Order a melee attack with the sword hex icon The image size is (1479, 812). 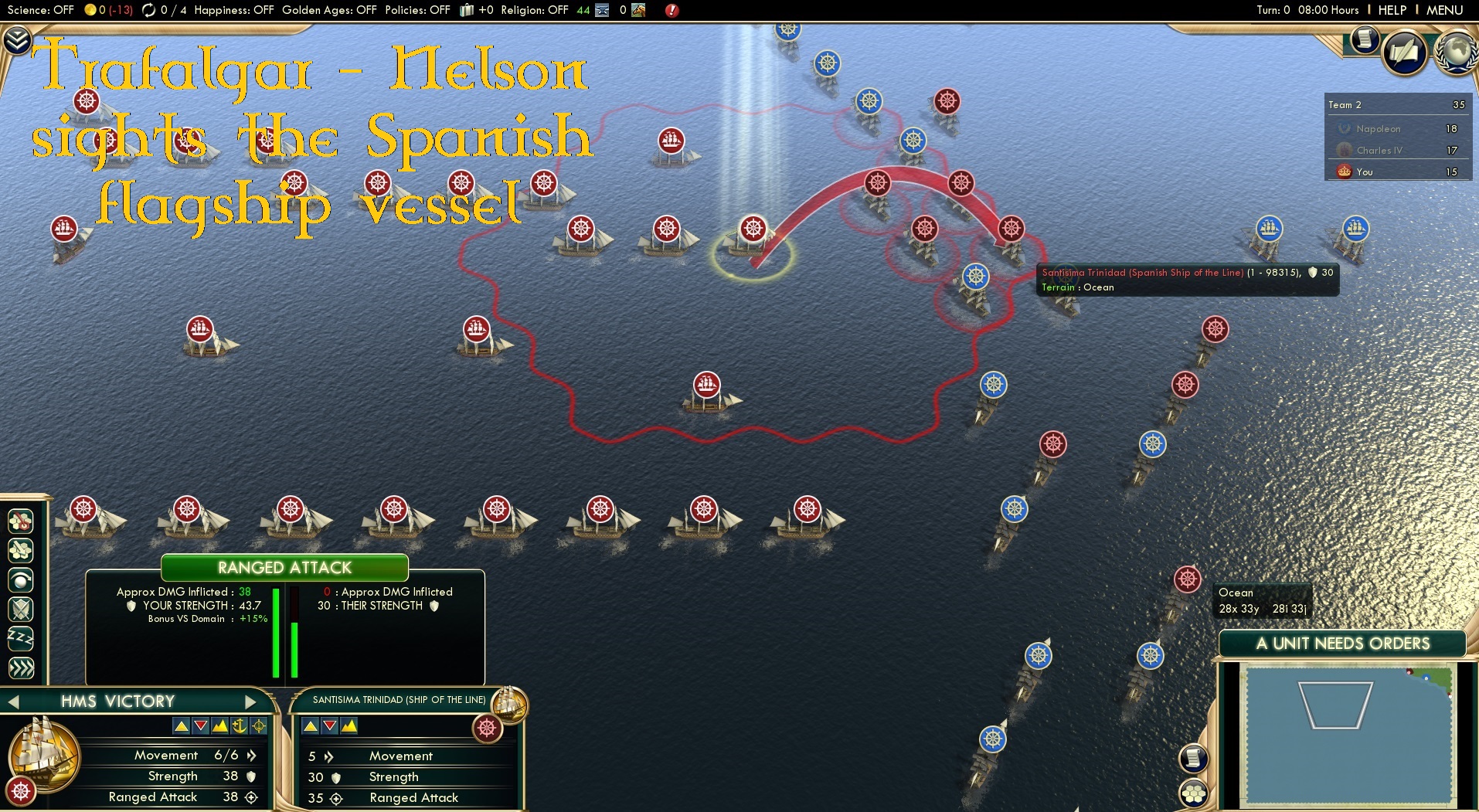pos(20,549)
